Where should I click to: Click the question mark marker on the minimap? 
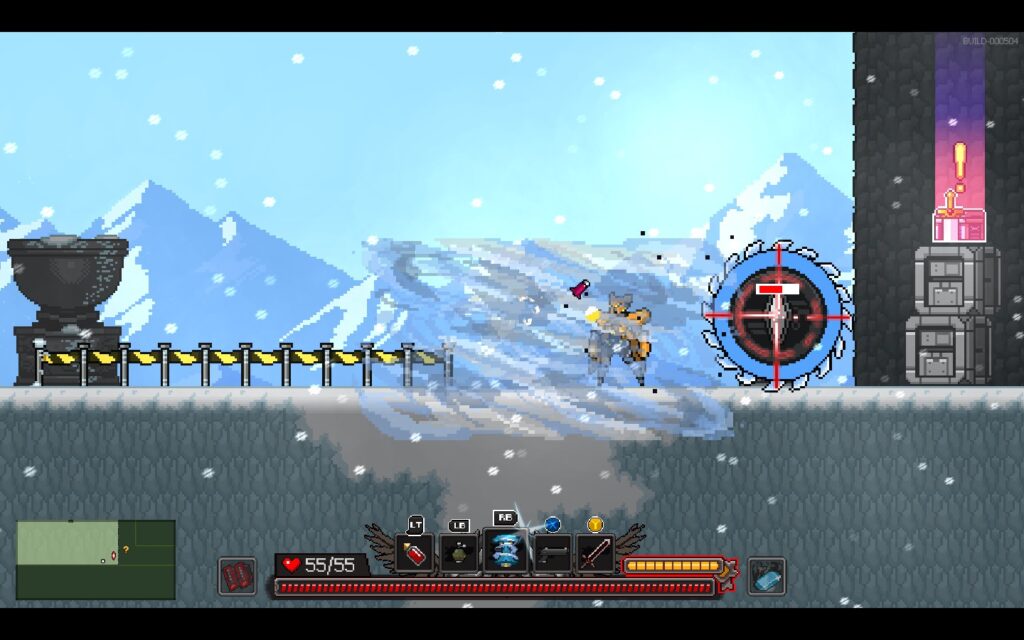point(126,549)
